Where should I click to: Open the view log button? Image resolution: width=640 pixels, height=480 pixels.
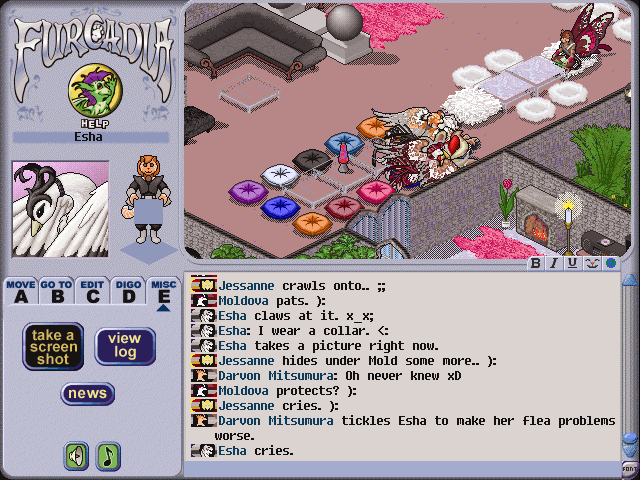click(x=124, y=346)
